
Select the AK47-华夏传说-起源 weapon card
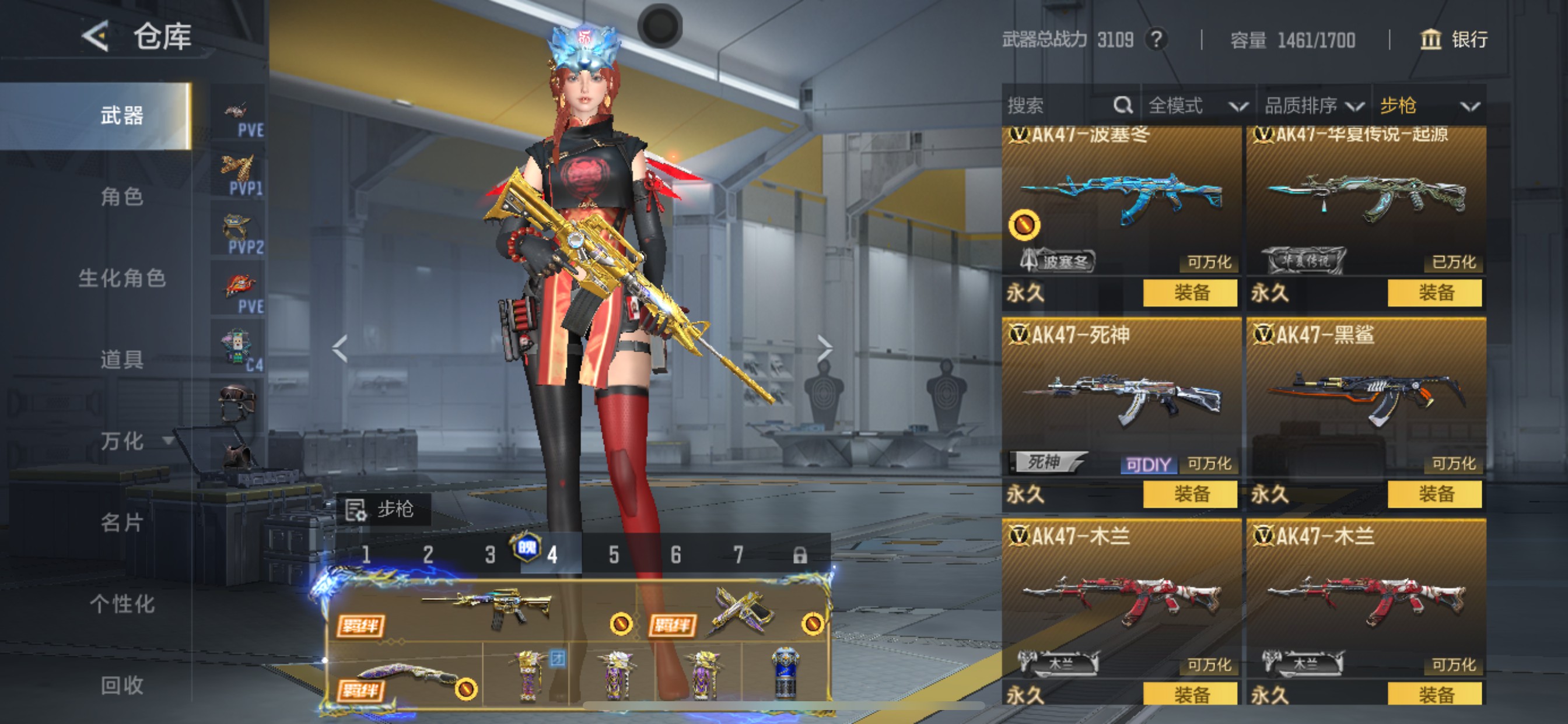pos(1366,201)
